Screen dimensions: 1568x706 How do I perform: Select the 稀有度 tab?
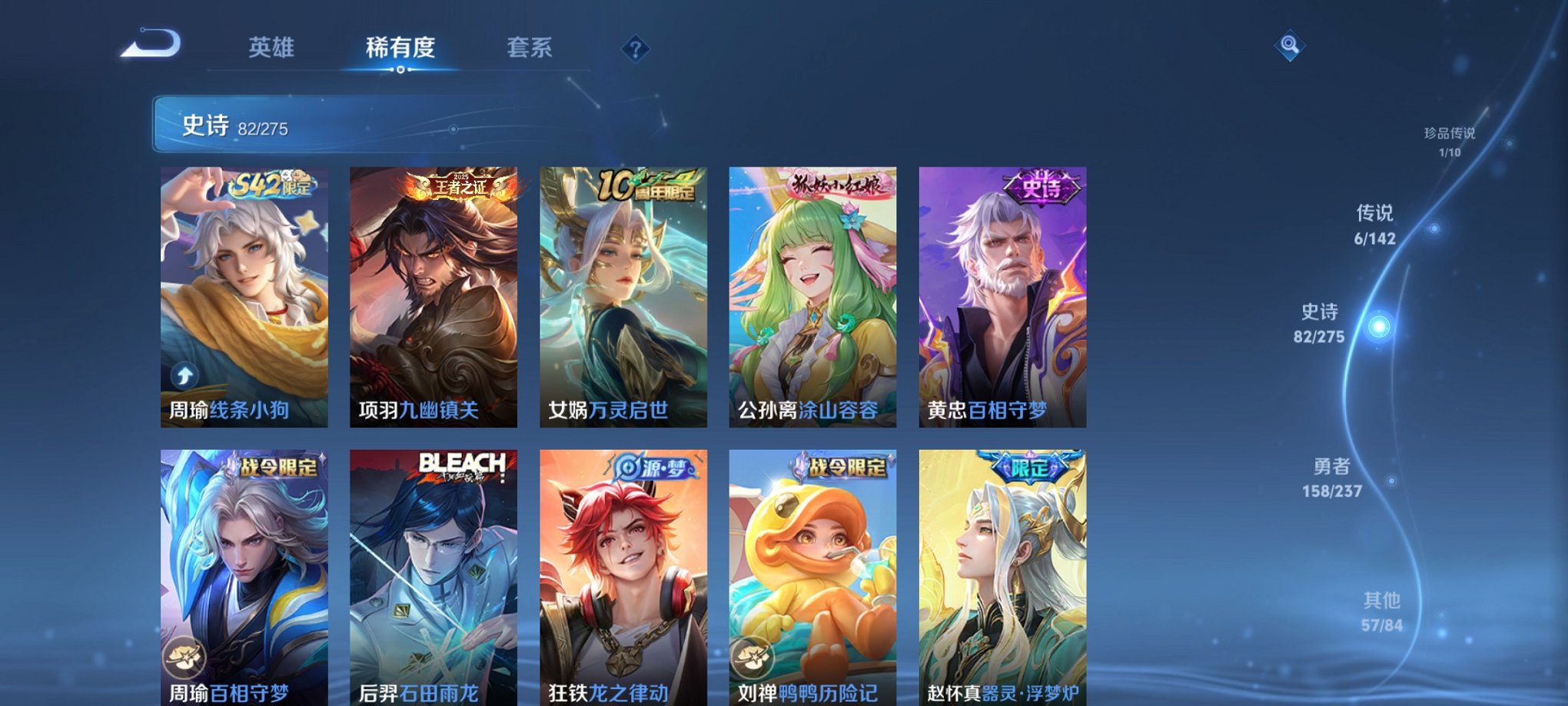(401, 48)
